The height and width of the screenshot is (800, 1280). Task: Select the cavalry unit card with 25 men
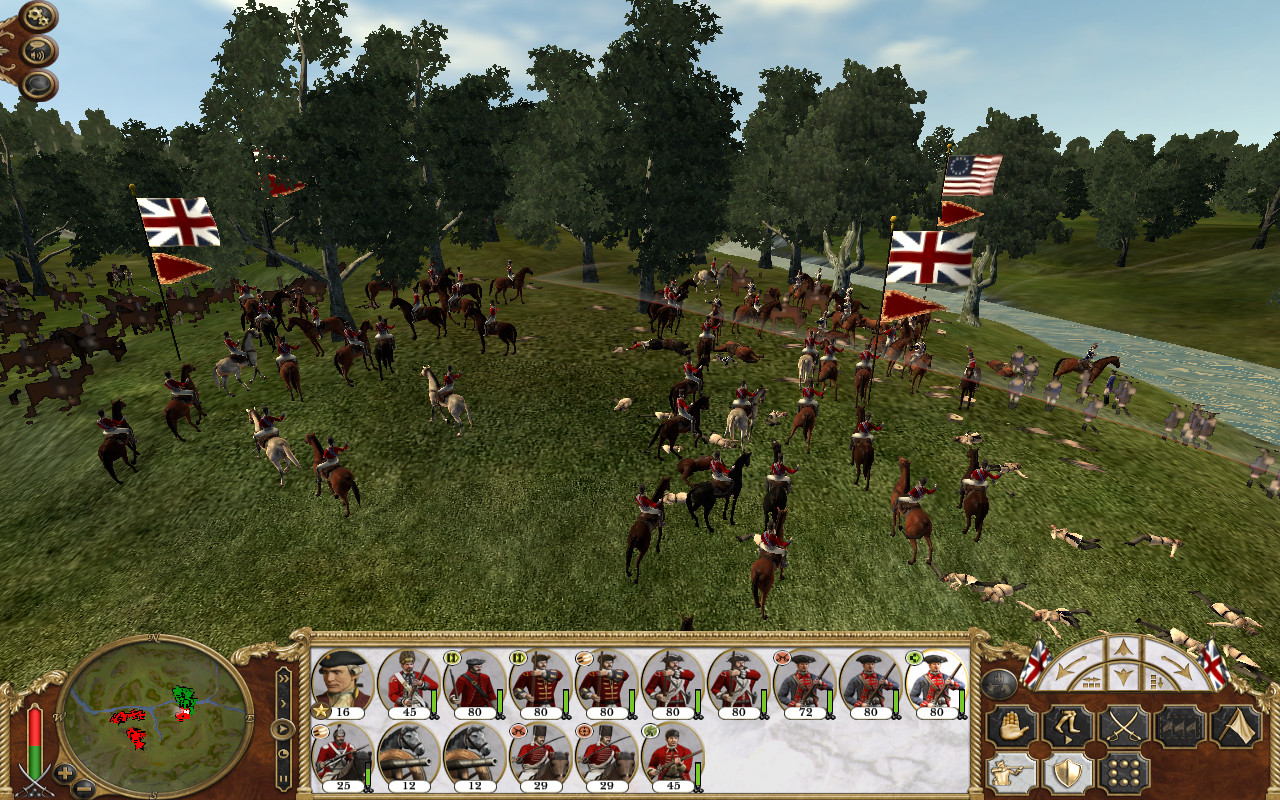[x=342, y=757]
